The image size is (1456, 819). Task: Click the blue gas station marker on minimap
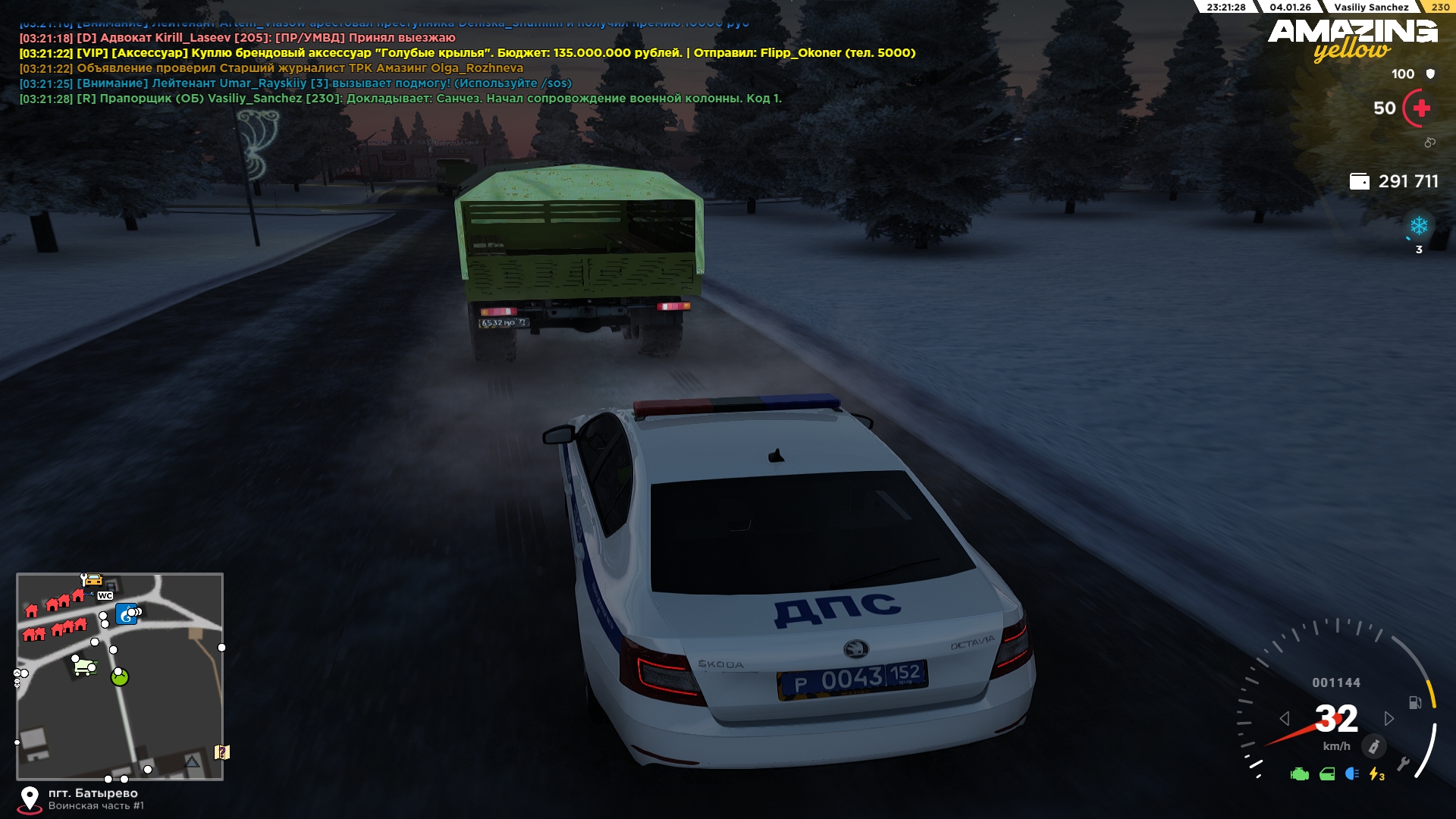tap(126, 613)
